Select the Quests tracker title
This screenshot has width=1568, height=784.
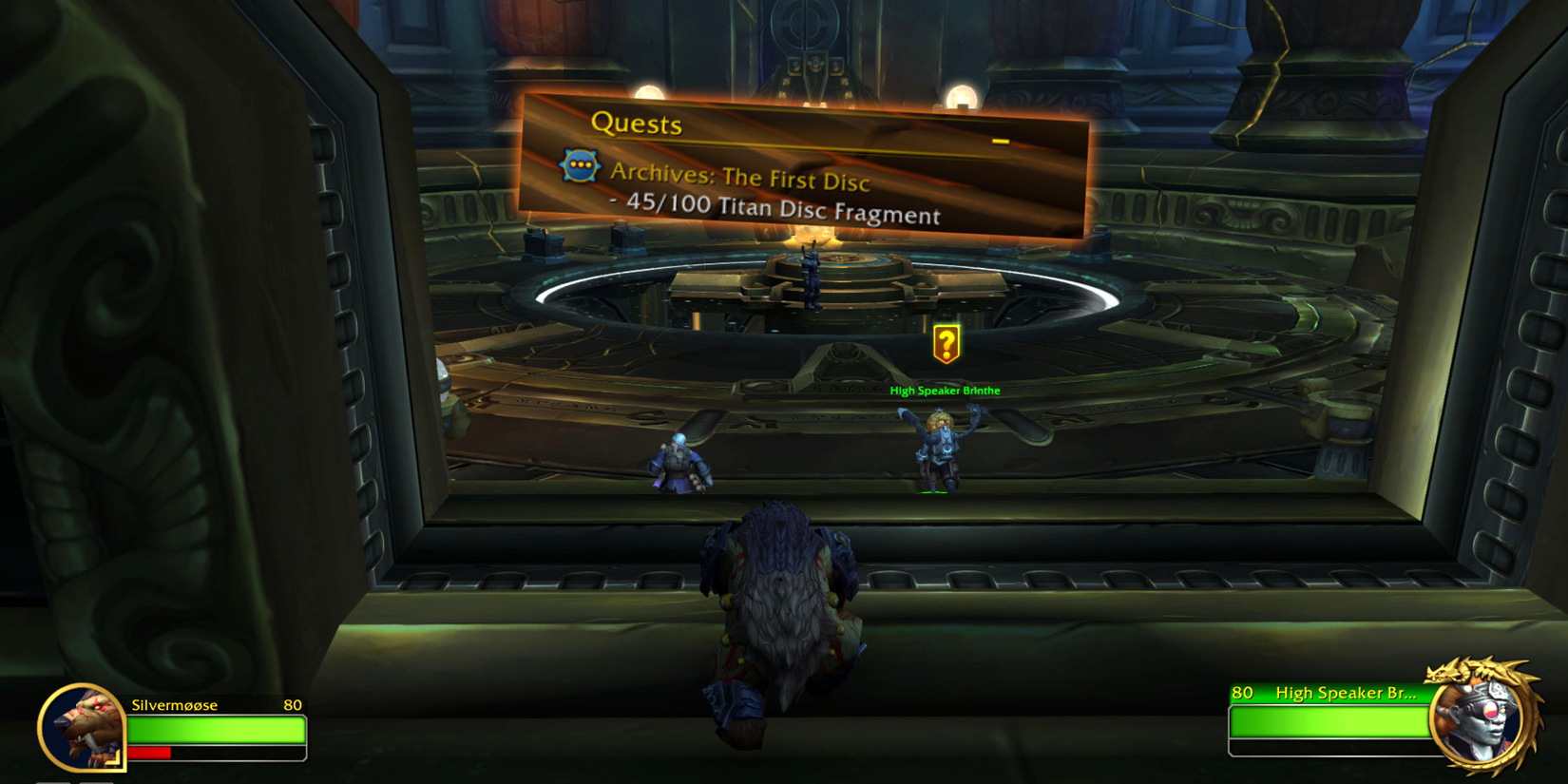point(639,124)
